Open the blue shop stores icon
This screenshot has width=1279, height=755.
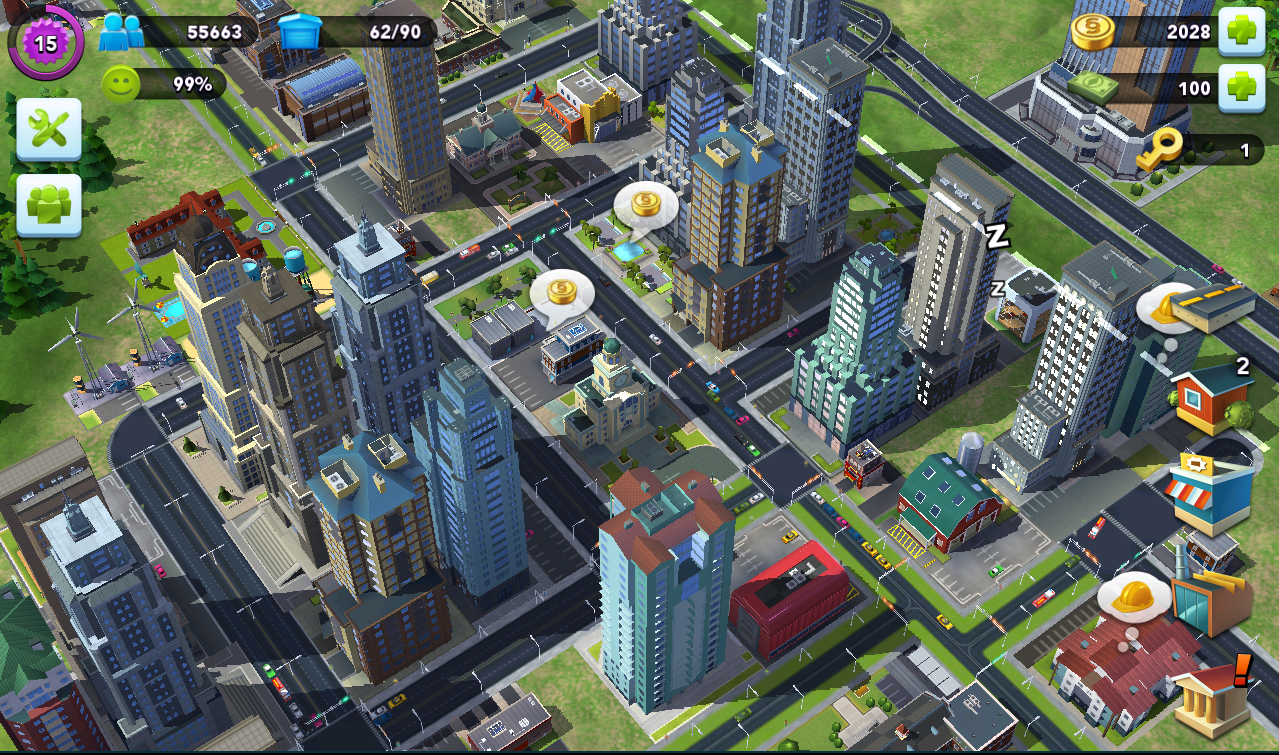click(x=1211, y=490)
